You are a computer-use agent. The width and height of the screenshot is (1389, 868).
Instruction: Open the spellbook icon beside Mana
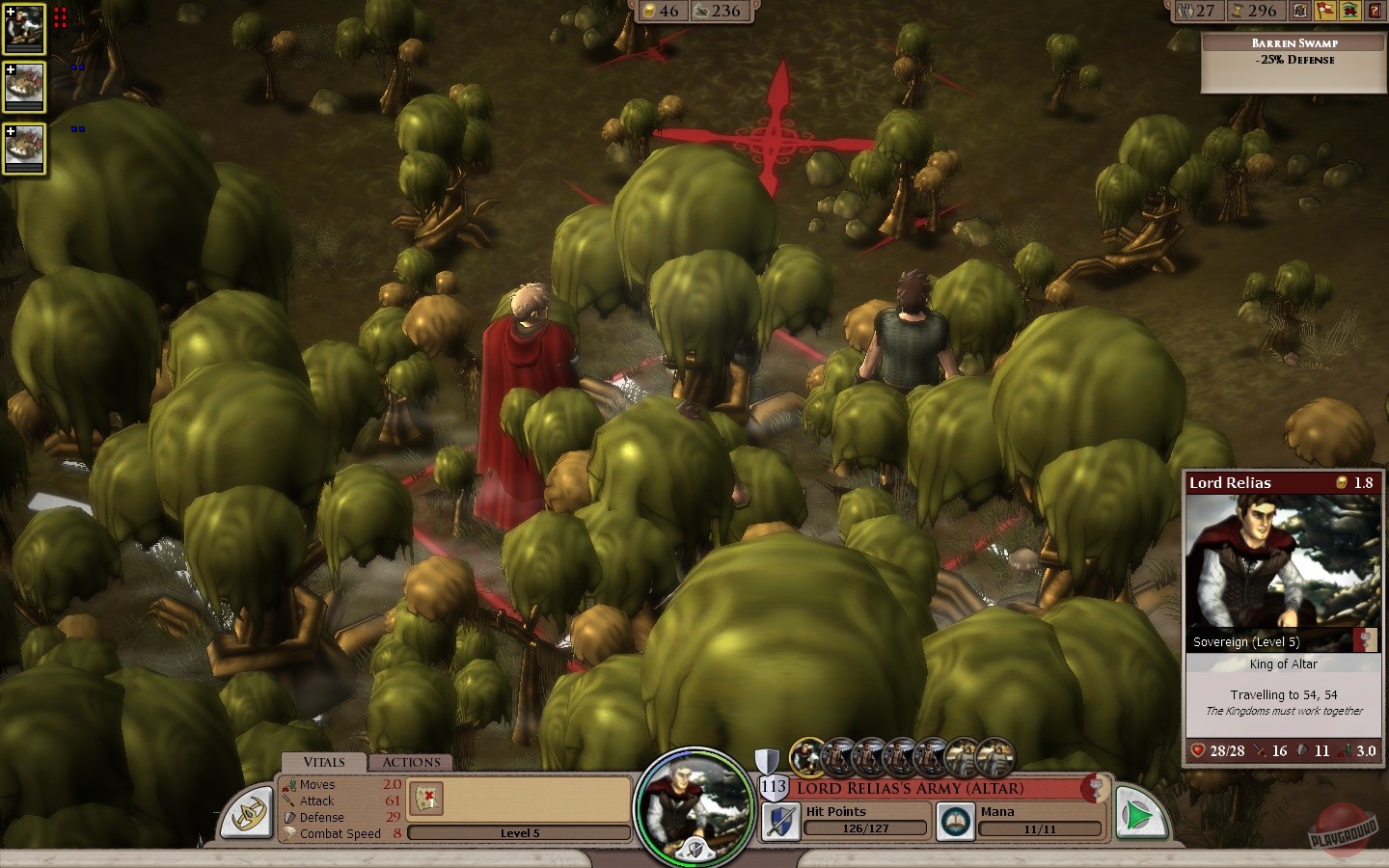pyautogui.click(x=956, y=821)
